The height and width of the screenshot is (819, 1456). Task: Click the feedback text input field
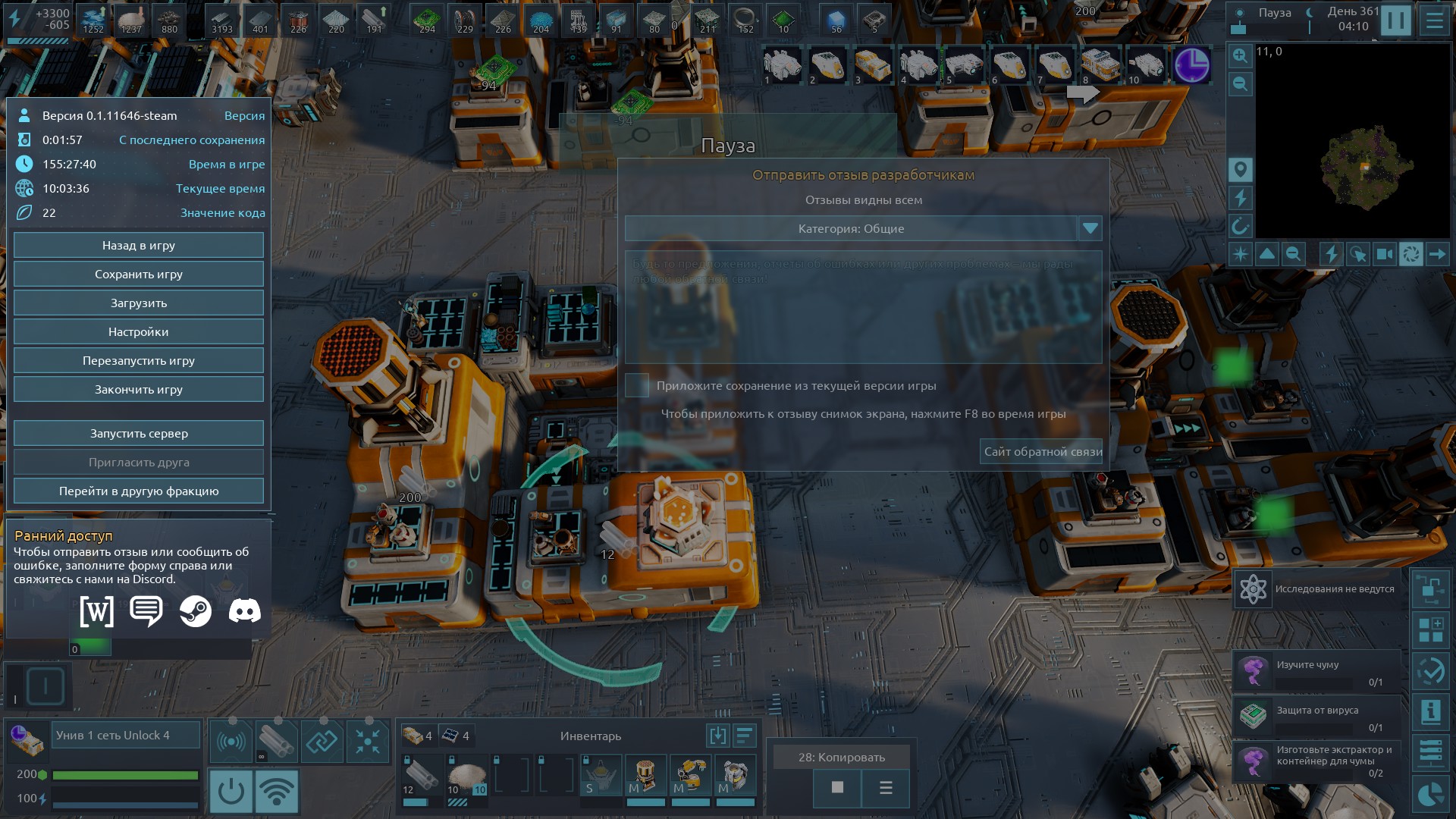coord(863,307)
